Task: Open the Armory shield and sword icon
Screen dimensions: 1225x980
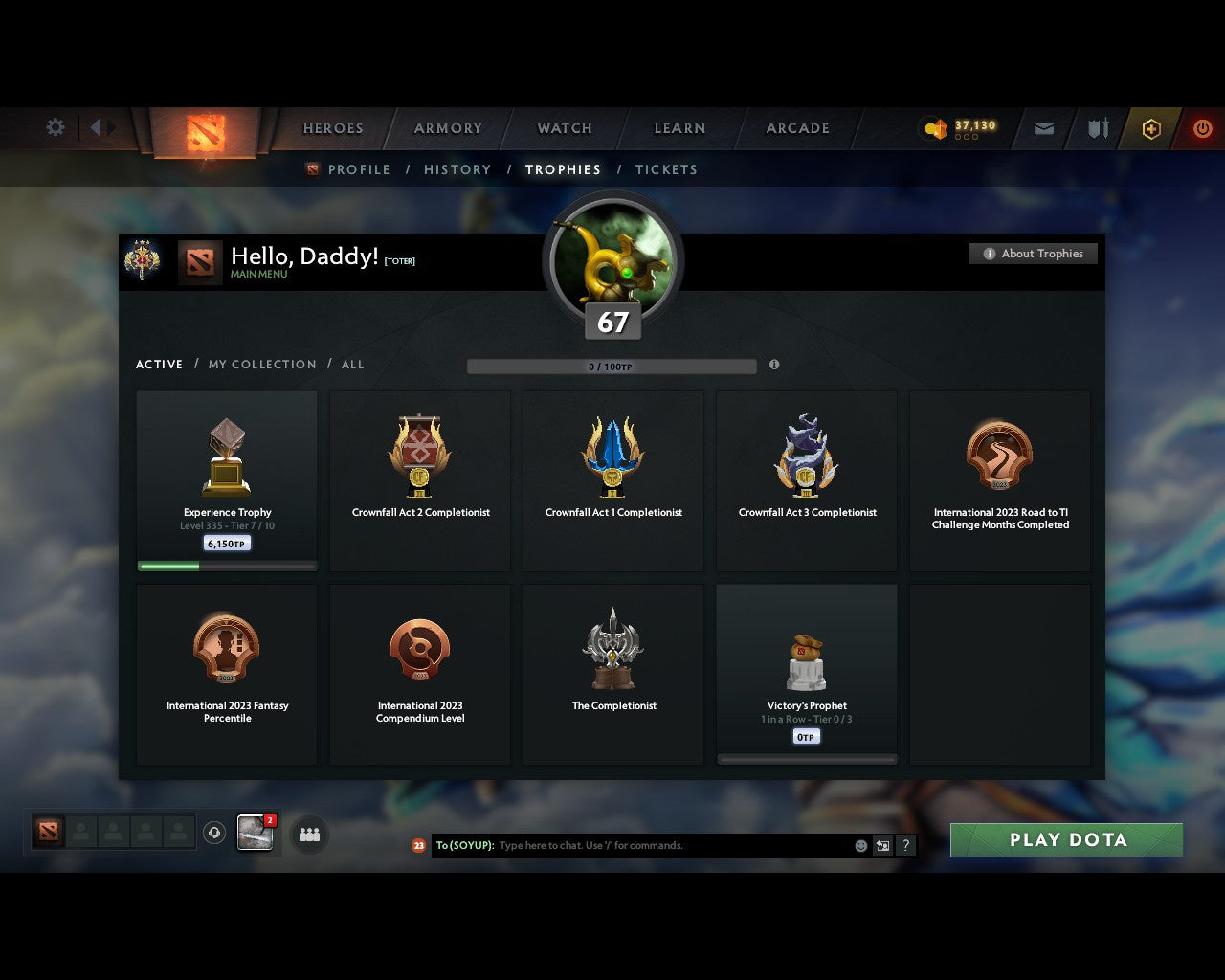Action: coord(1096,127)
